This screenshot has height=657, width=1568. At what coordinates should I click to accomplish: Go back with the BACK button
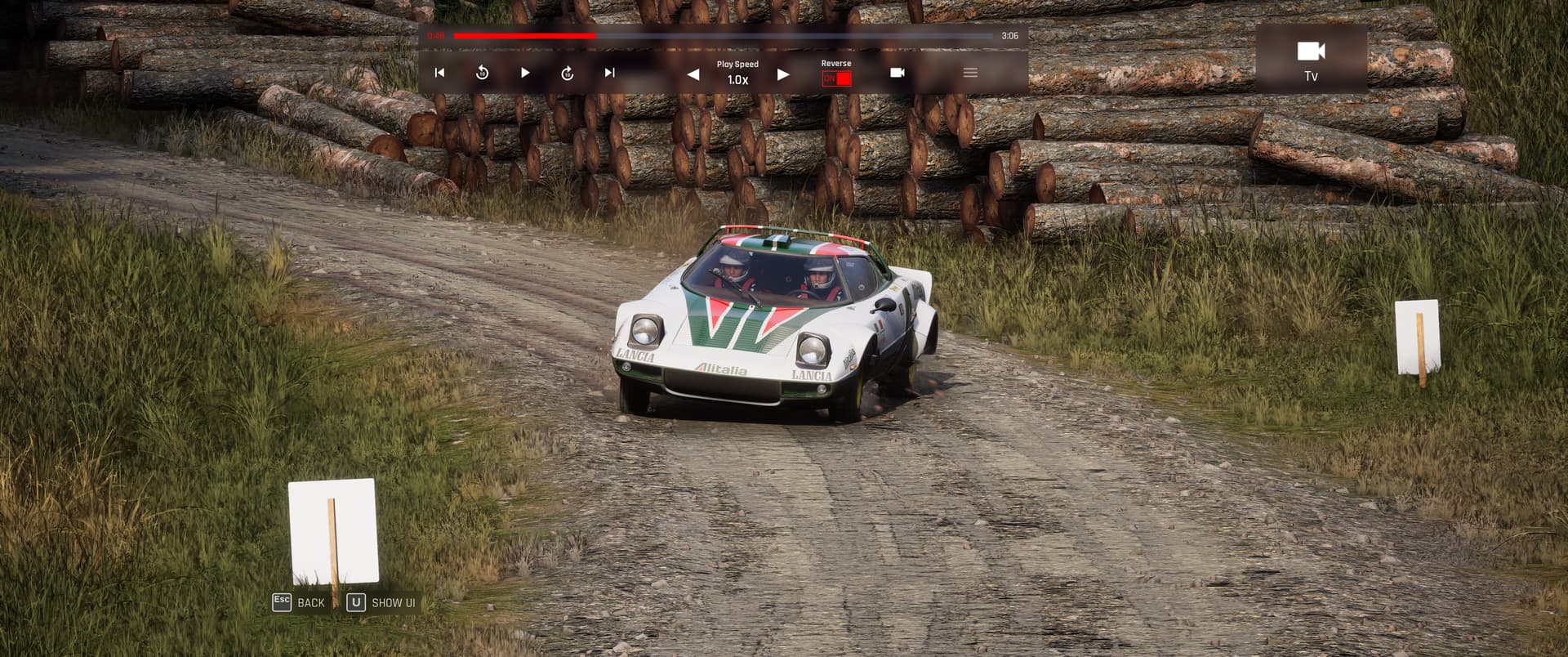[x=300, y=602]
